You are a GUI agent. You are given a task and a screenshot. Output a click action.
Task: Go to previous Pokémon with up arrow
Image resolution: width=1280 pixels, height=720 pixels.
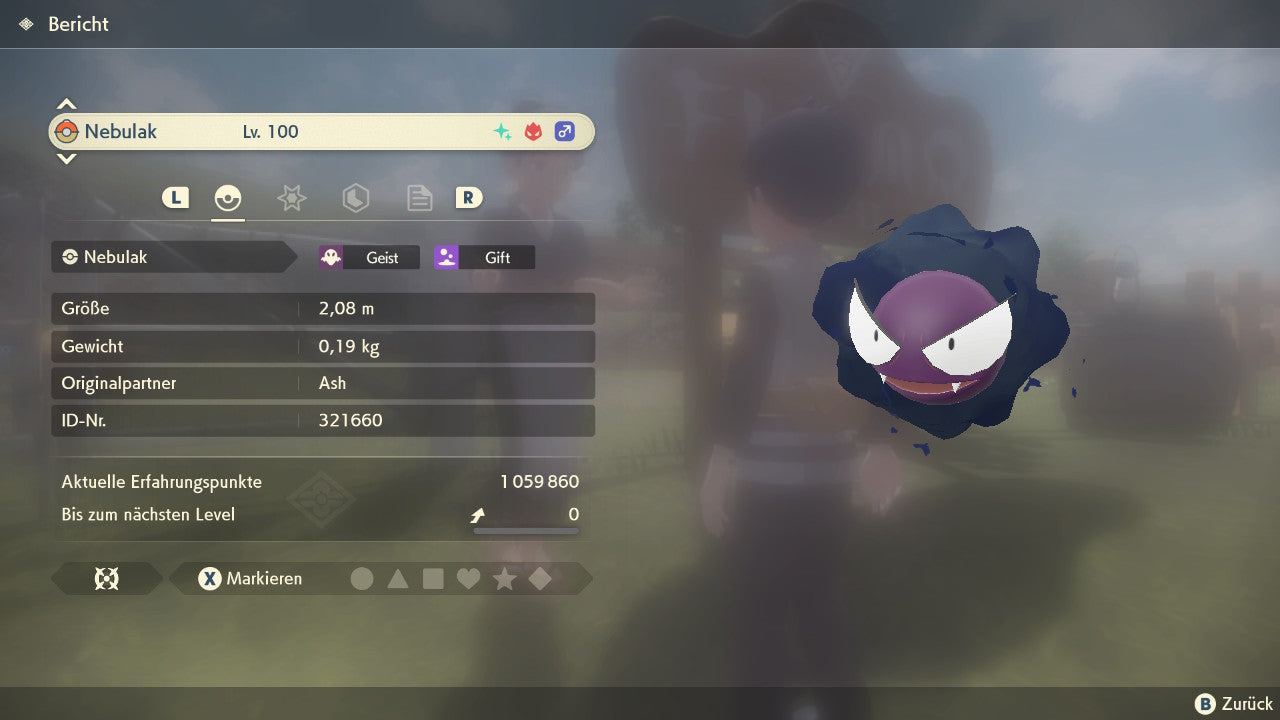click(x=66, y=104)
